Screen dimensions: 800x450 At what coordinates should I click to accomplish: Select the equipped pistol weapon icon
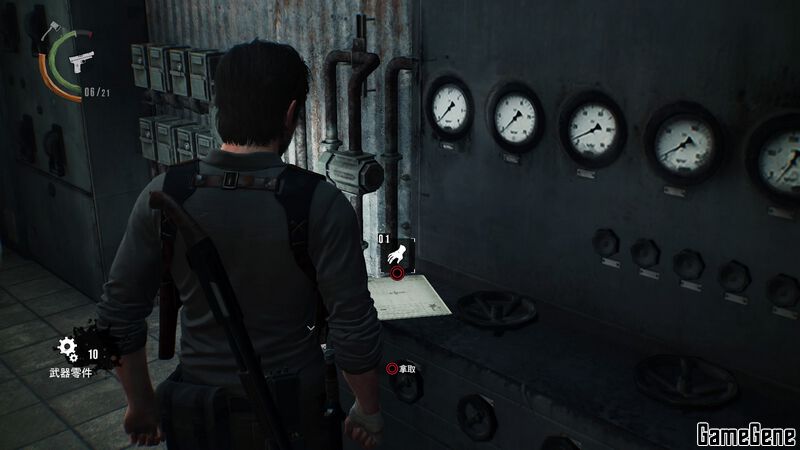tap(79, 63)
